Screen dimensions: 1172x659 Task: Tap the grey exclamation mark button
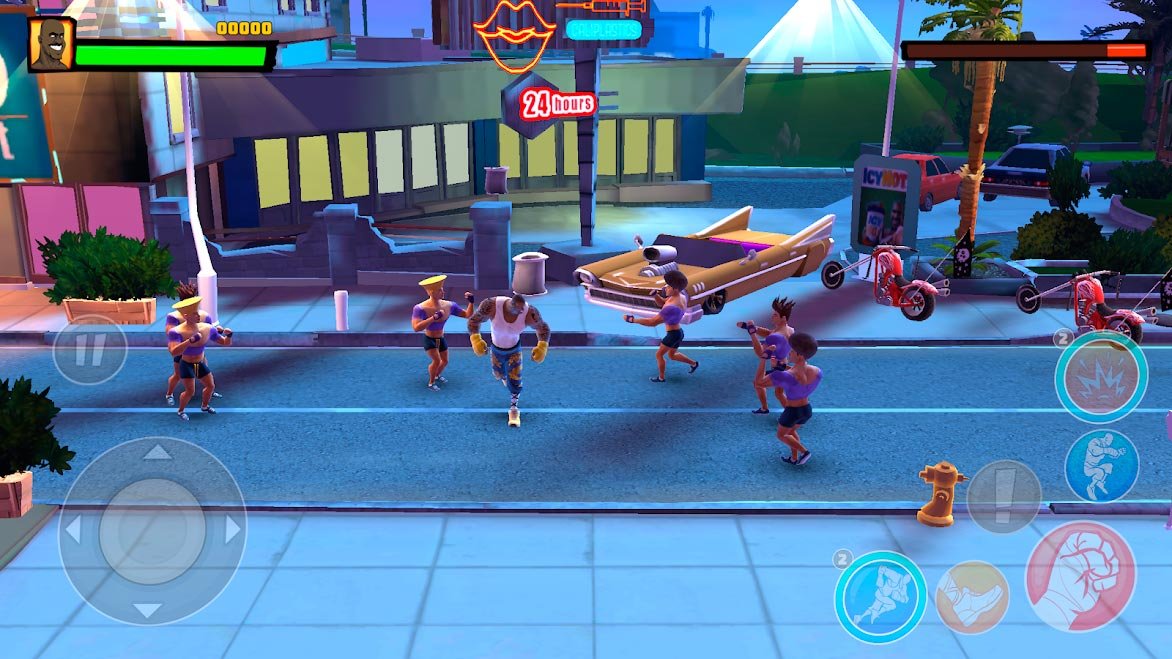1003,497
